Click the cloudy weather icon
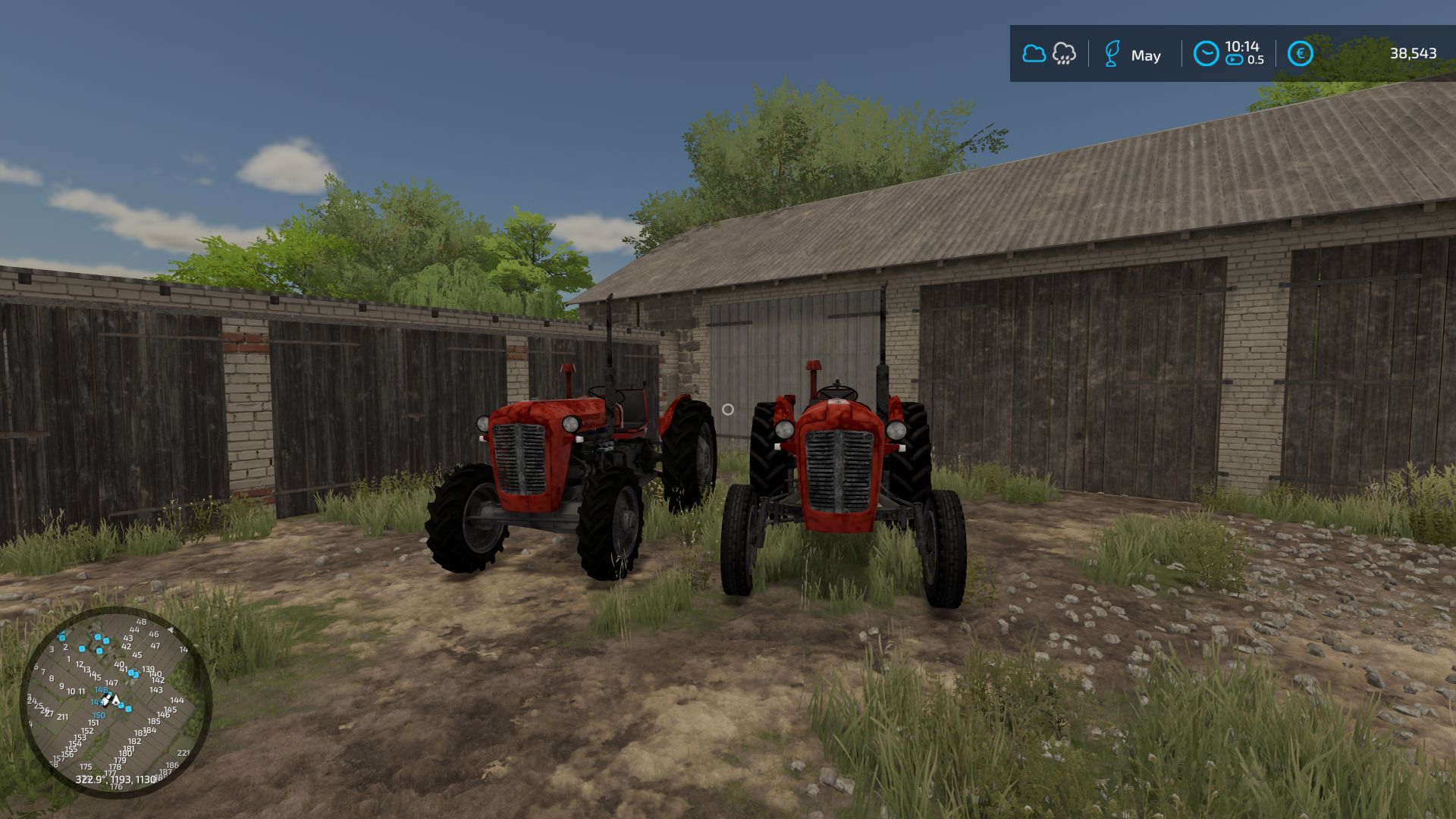The width and height of the screenshot is (1456, 819). tap(1034, 54)
